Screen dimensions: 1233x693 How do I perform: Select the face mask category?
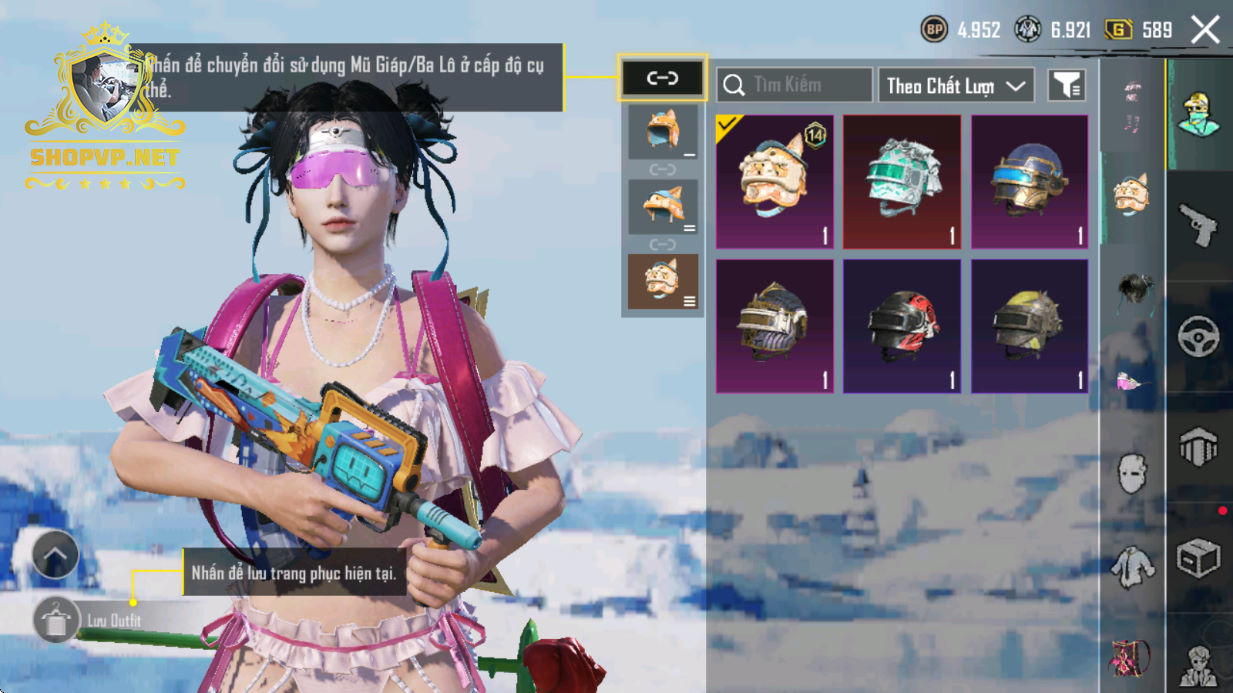click(1132, 473)
